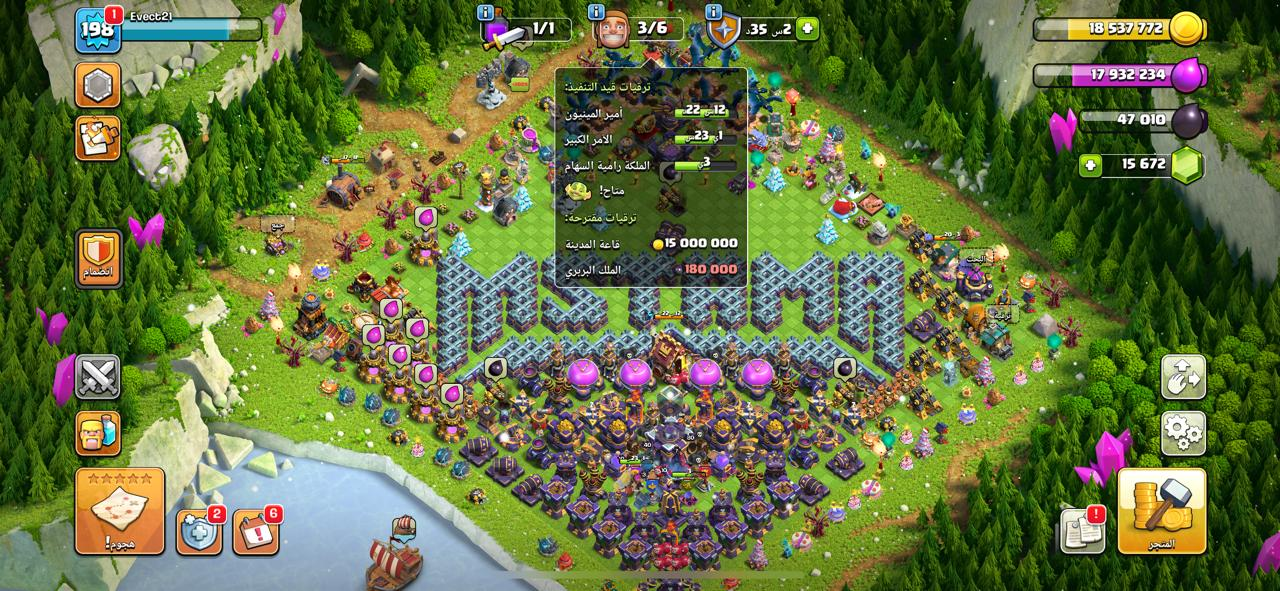Open the crossed swords battle log button
The height and width of the screenshot is (591, 1280).
tap(98, 377)
